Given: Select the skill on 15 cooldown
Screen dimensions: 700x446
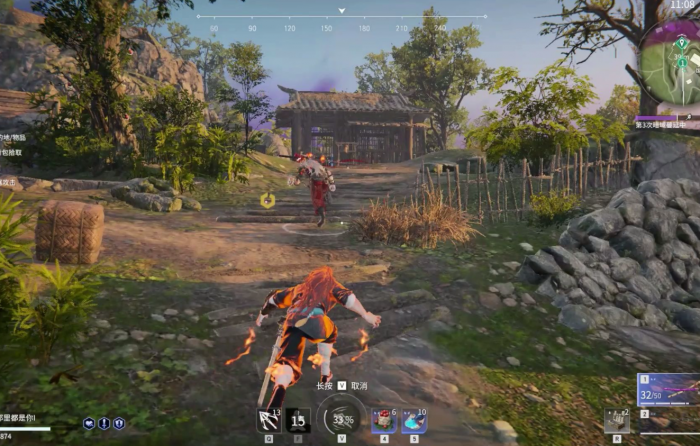Looking at the screenshot, I should click(298, 420).
